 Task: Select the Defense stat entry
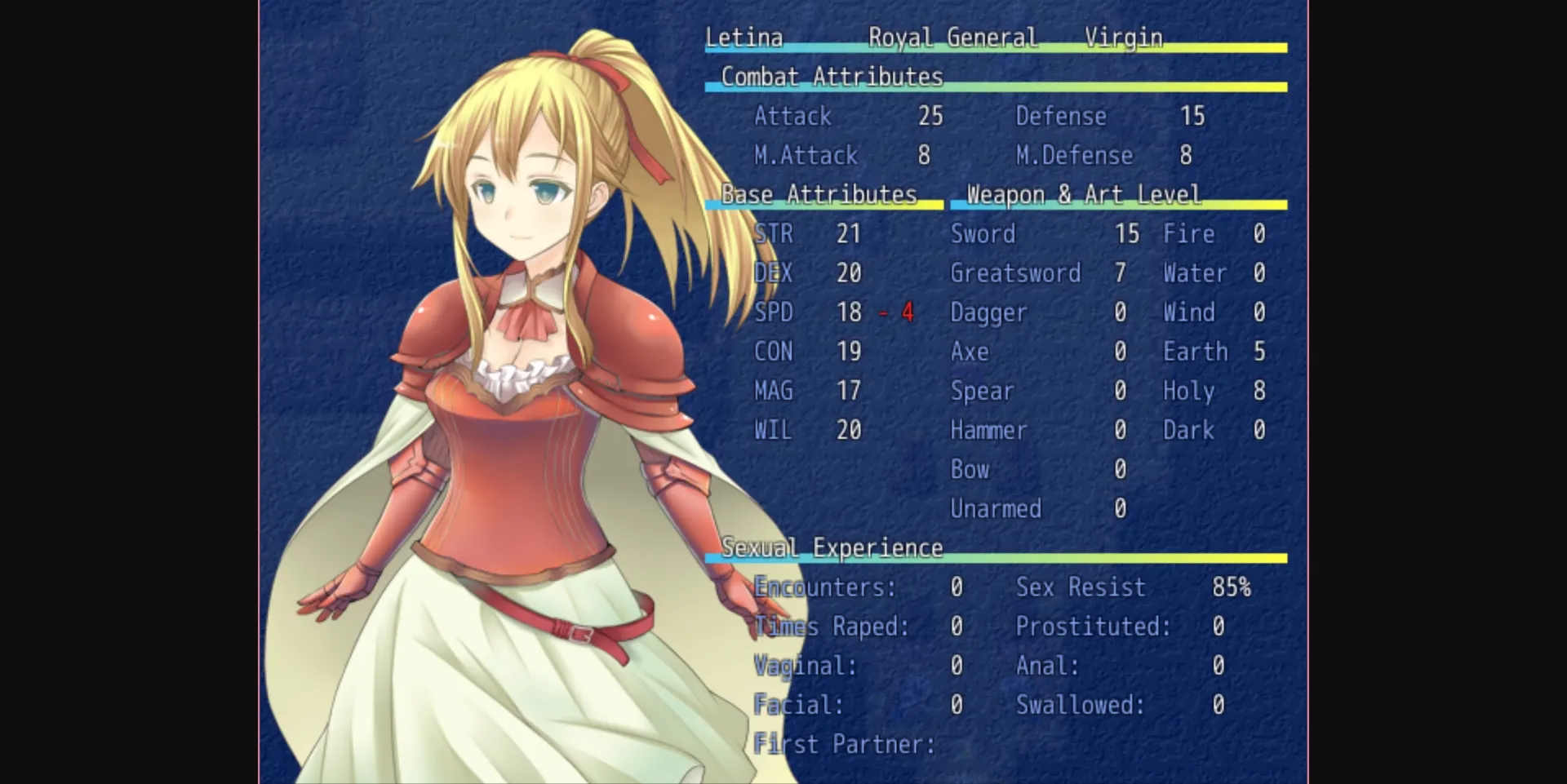1061,116
